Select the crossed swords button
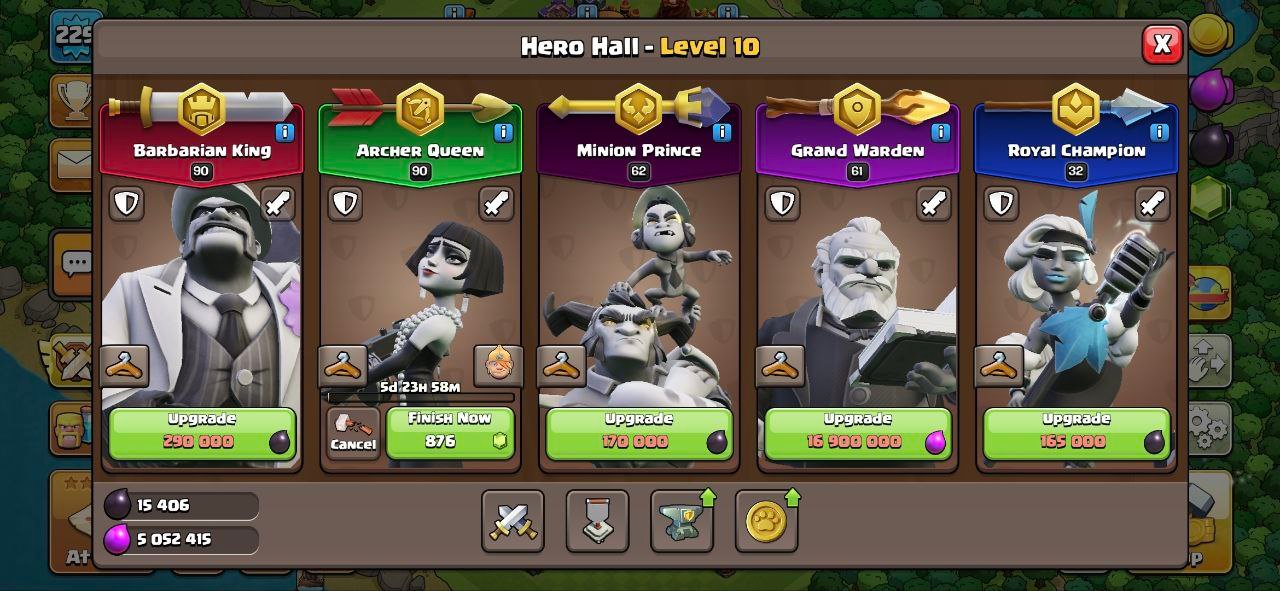Screen dimensions: 1280x591 513,521
